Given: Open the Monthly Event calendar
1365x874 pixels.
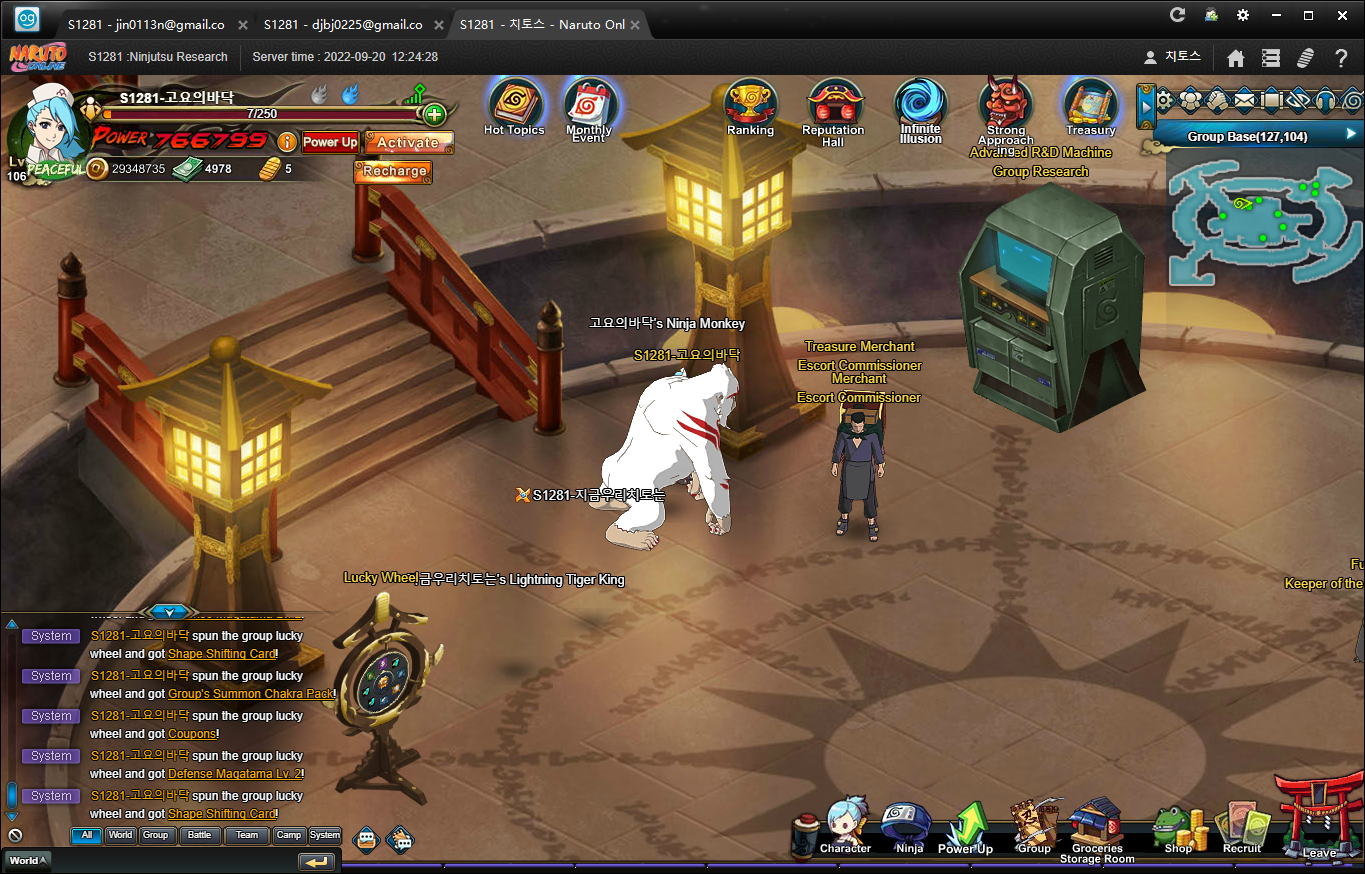Looking at the screenshot, I should click(589, 105).
